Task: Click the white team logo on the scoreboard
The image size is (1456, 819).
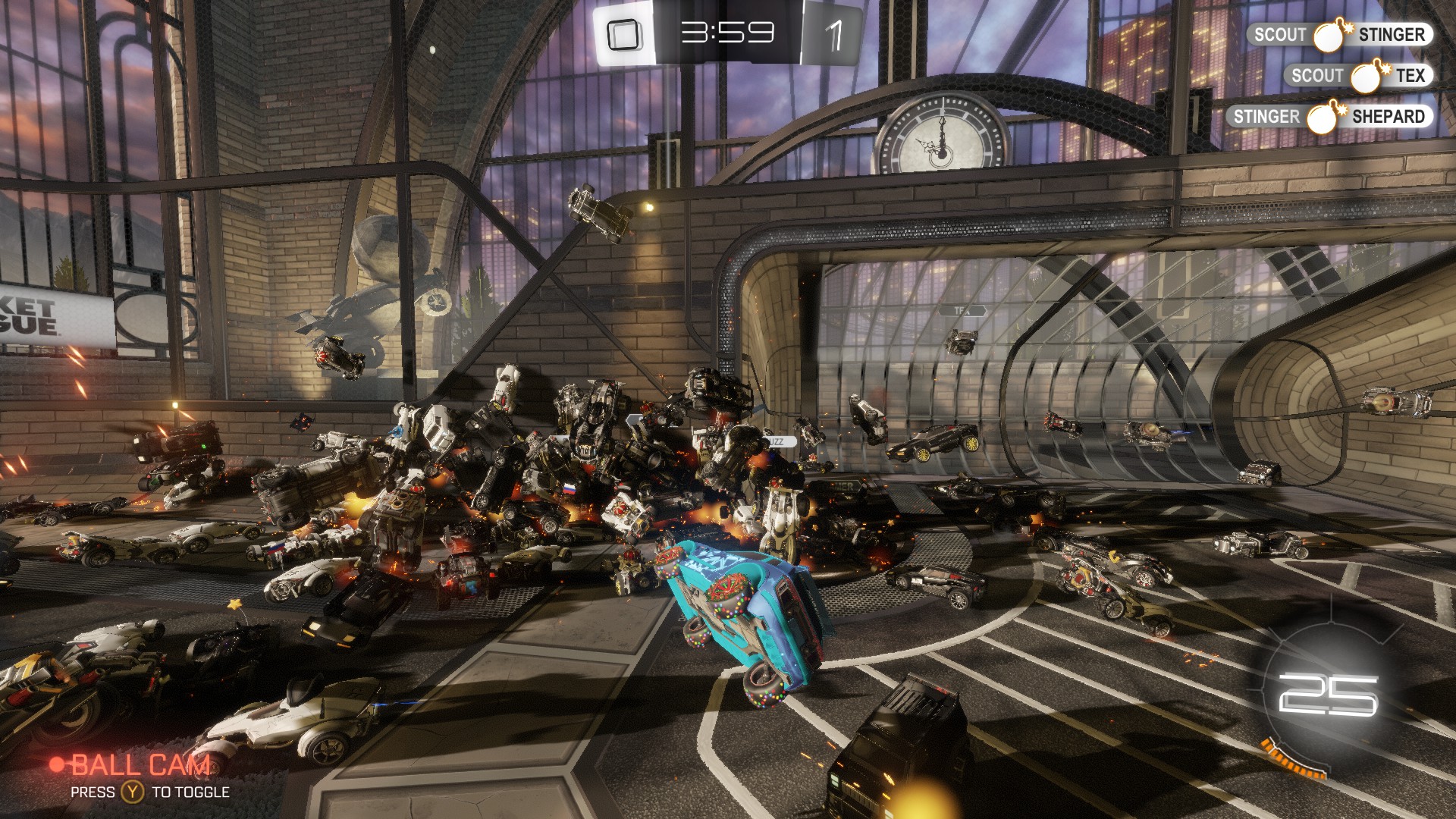Action: 624,35
